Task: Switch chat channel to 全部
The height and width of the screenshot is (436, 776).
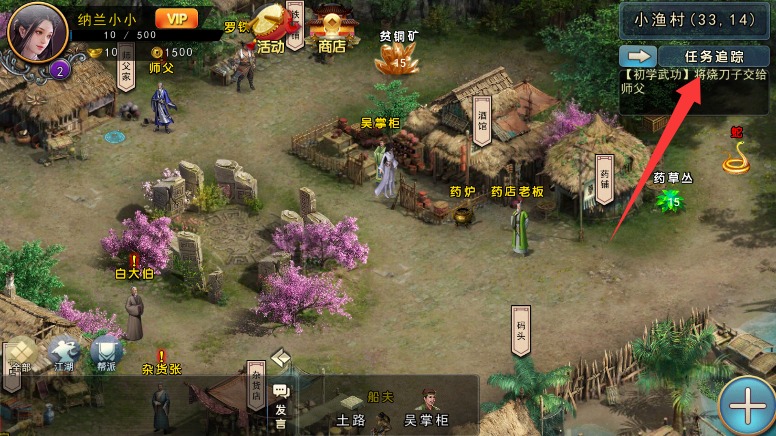Action: 20,353
